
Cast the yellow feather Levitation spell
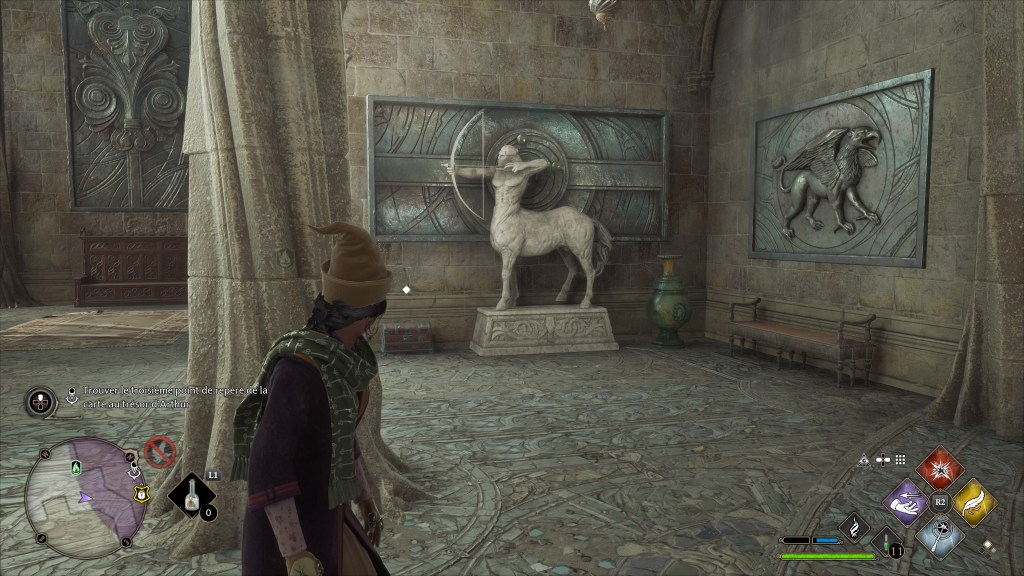point(974,501)
